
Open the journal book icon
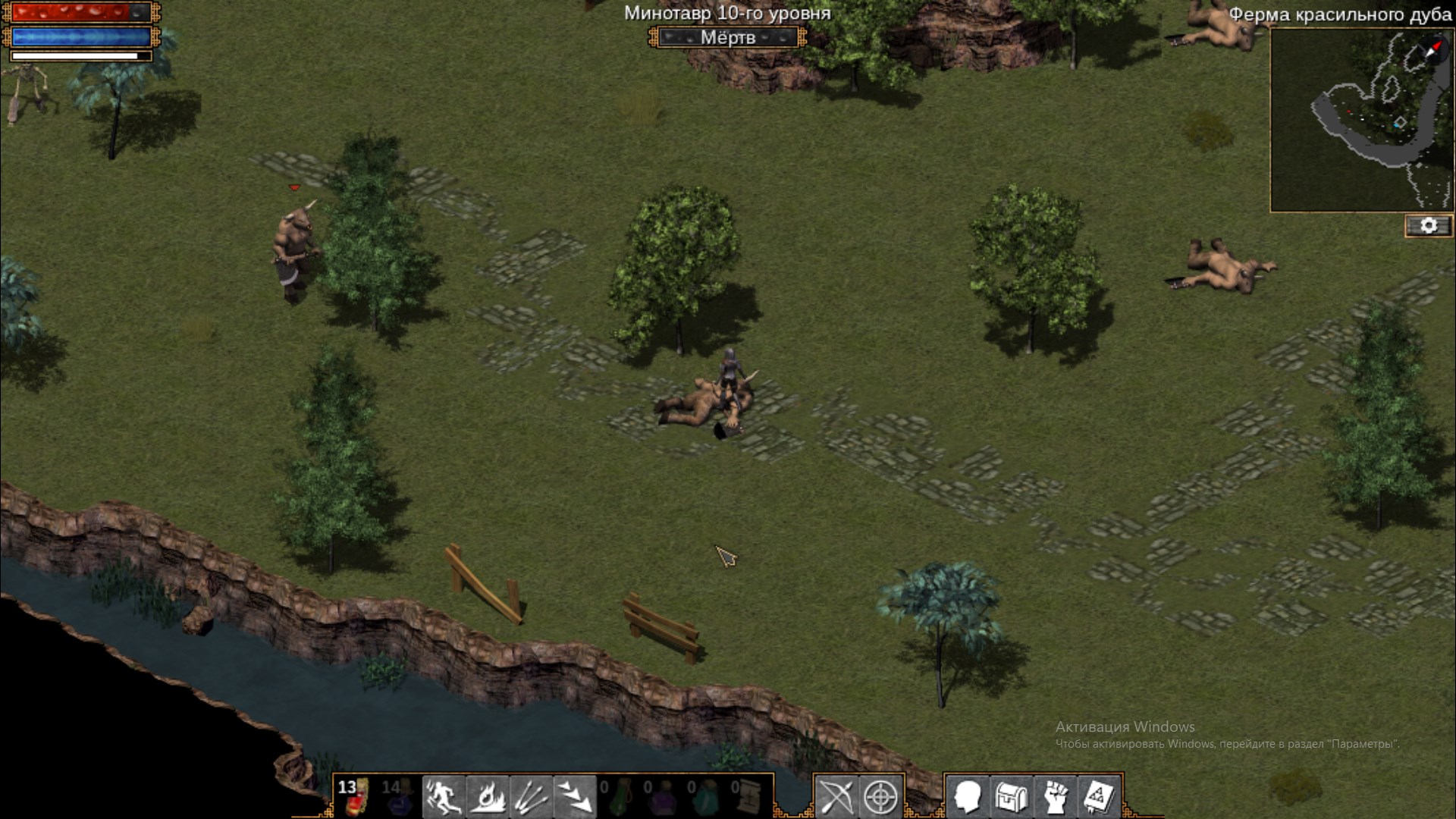point(1099,797)
